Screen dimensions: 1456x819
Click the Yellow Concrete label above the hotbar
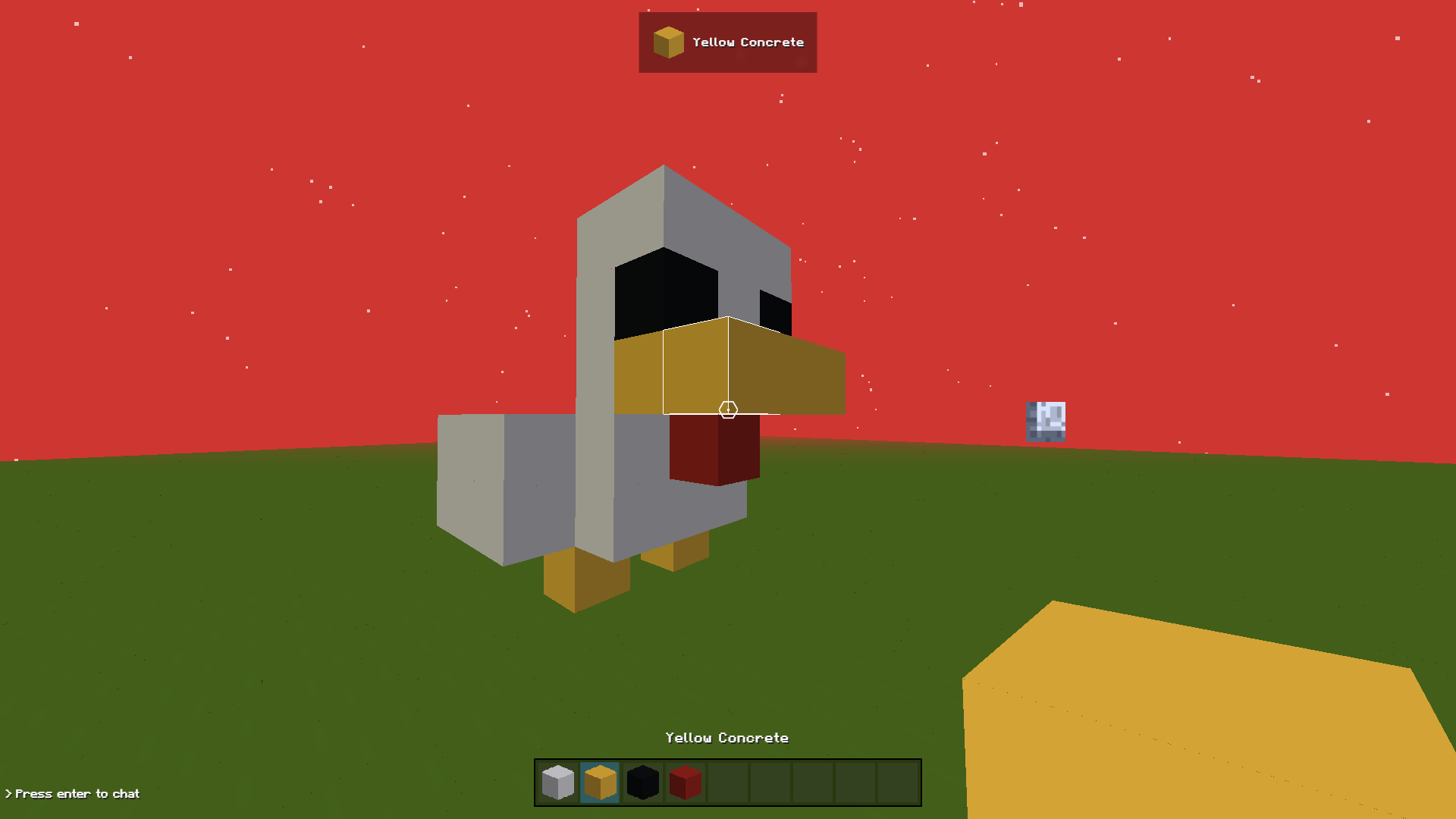pos(726,737)
